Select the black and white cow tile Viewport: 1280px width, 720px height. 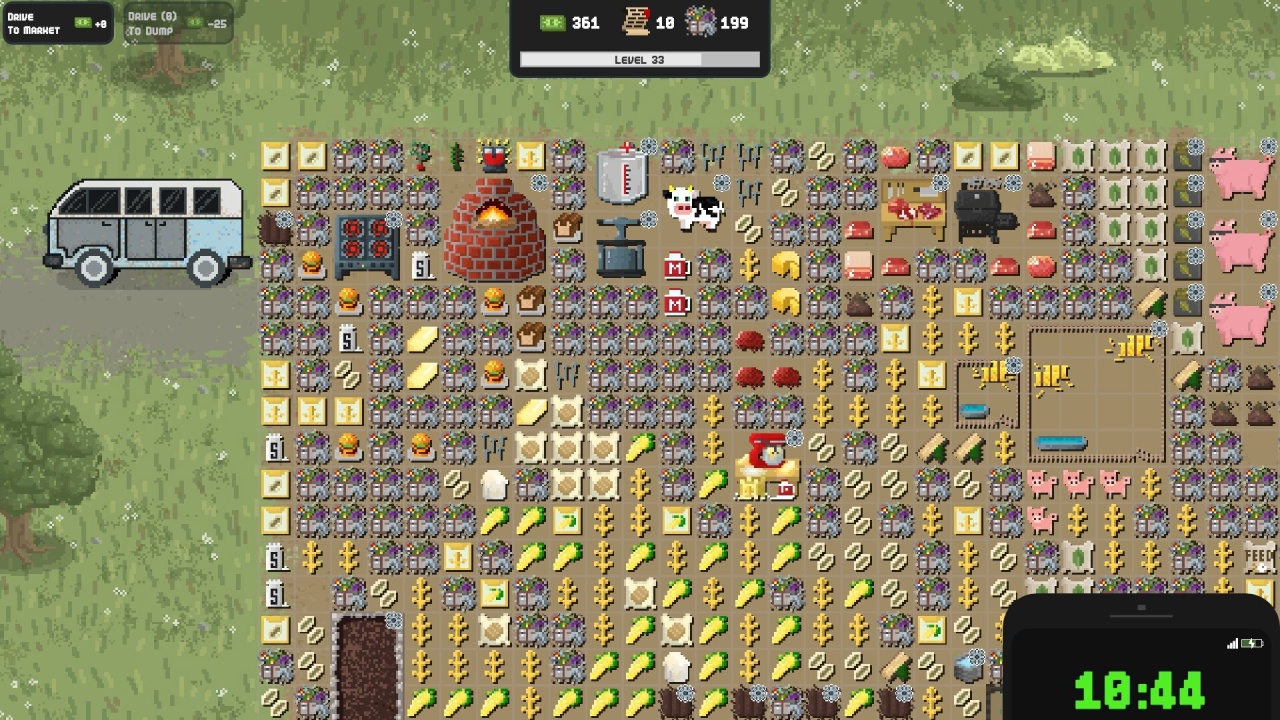click(694, 208)
